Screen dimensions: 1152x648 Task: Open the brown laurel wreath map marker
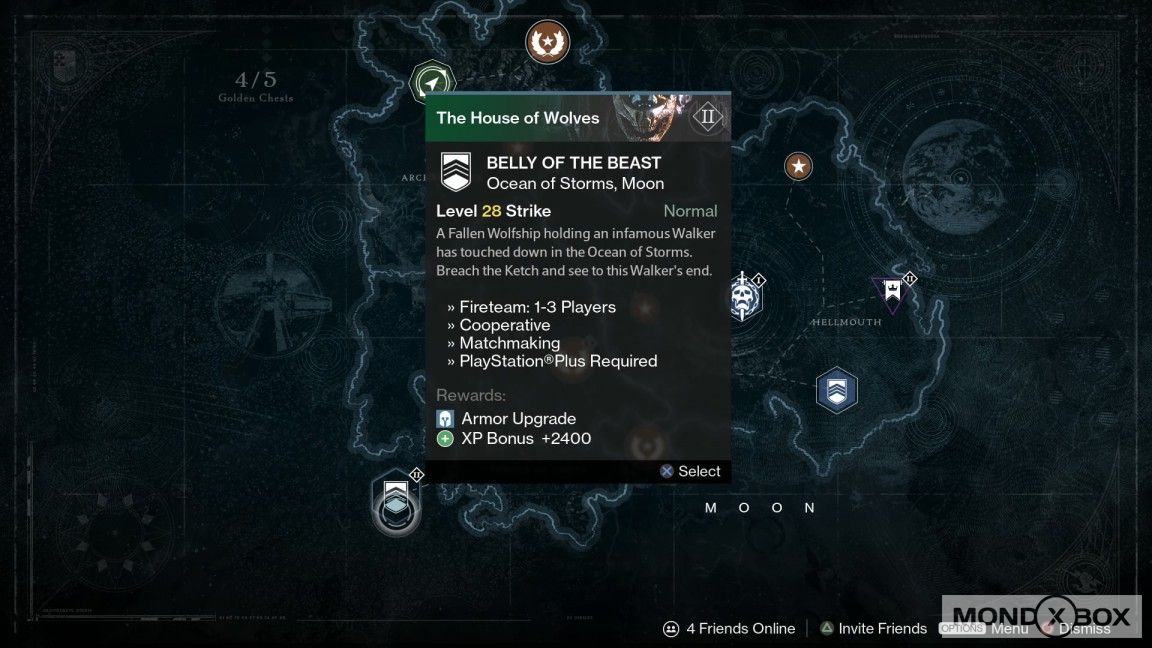point(548,41)
